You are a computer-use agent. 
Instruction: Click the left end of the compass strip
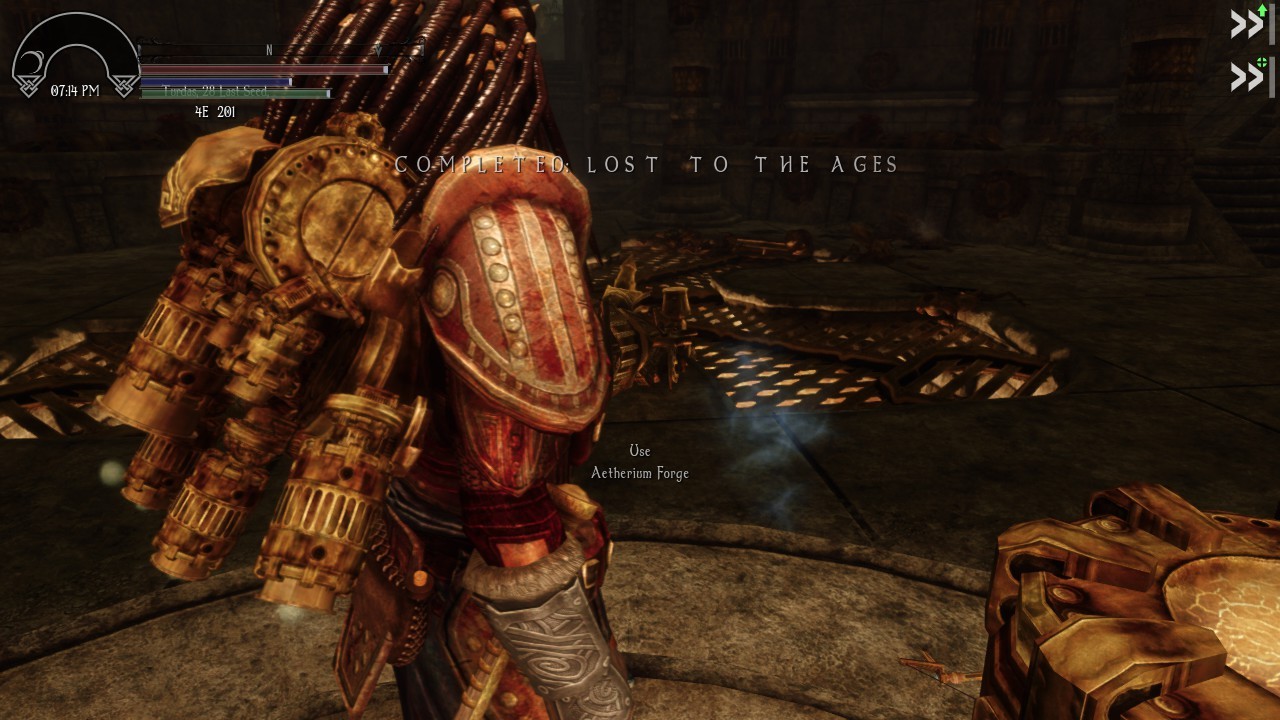pyautogui.click(x=142, y=49)
